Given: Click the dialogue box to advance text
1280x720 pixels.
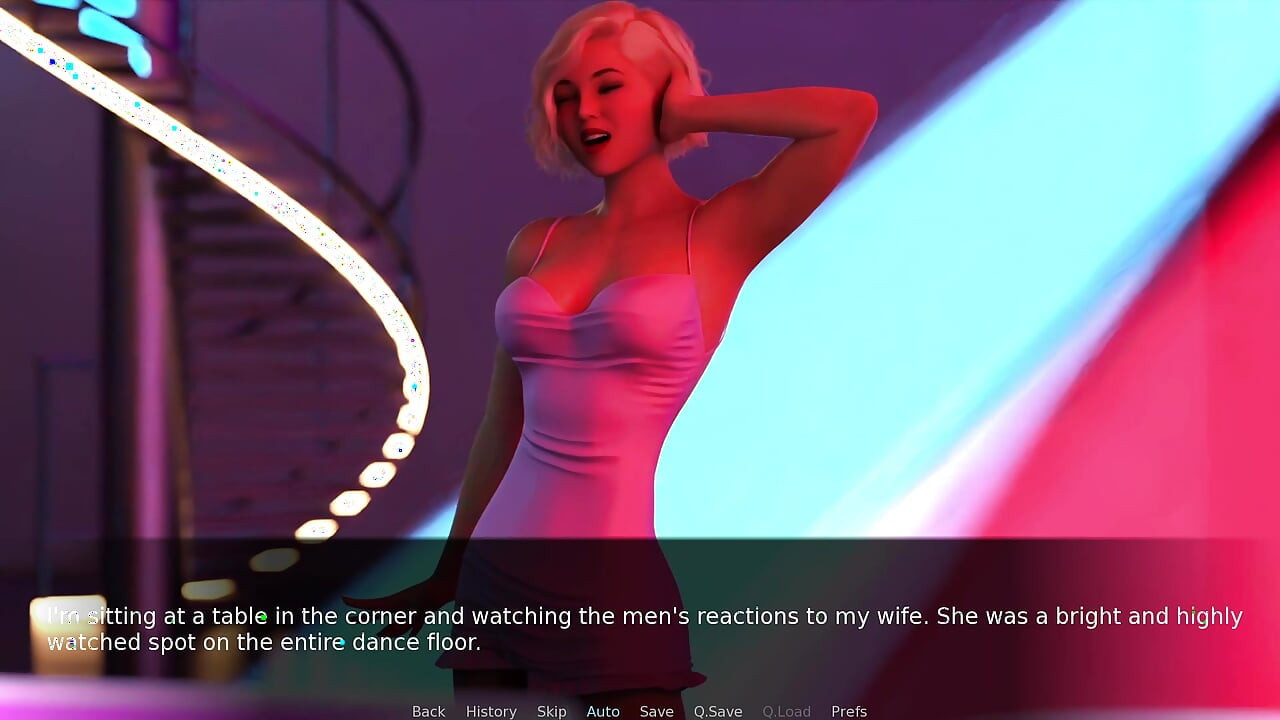Looking at the screenshot, I should 640,628.
